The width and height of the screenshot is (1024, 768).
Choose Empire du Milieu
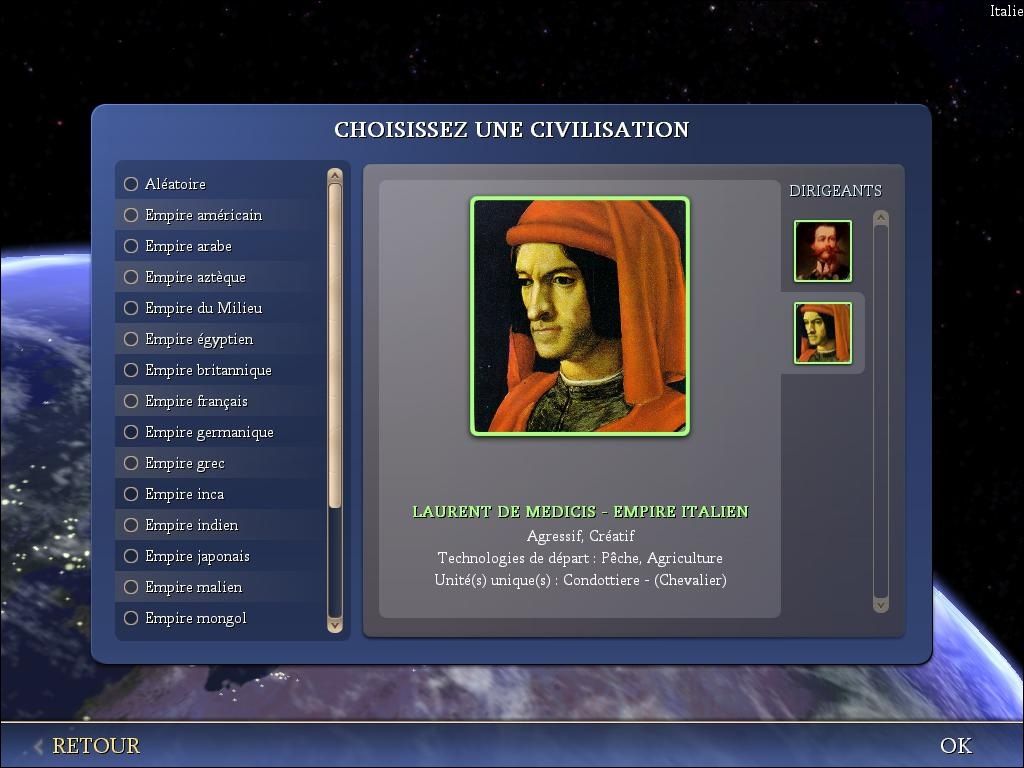(x=131, y=308)
